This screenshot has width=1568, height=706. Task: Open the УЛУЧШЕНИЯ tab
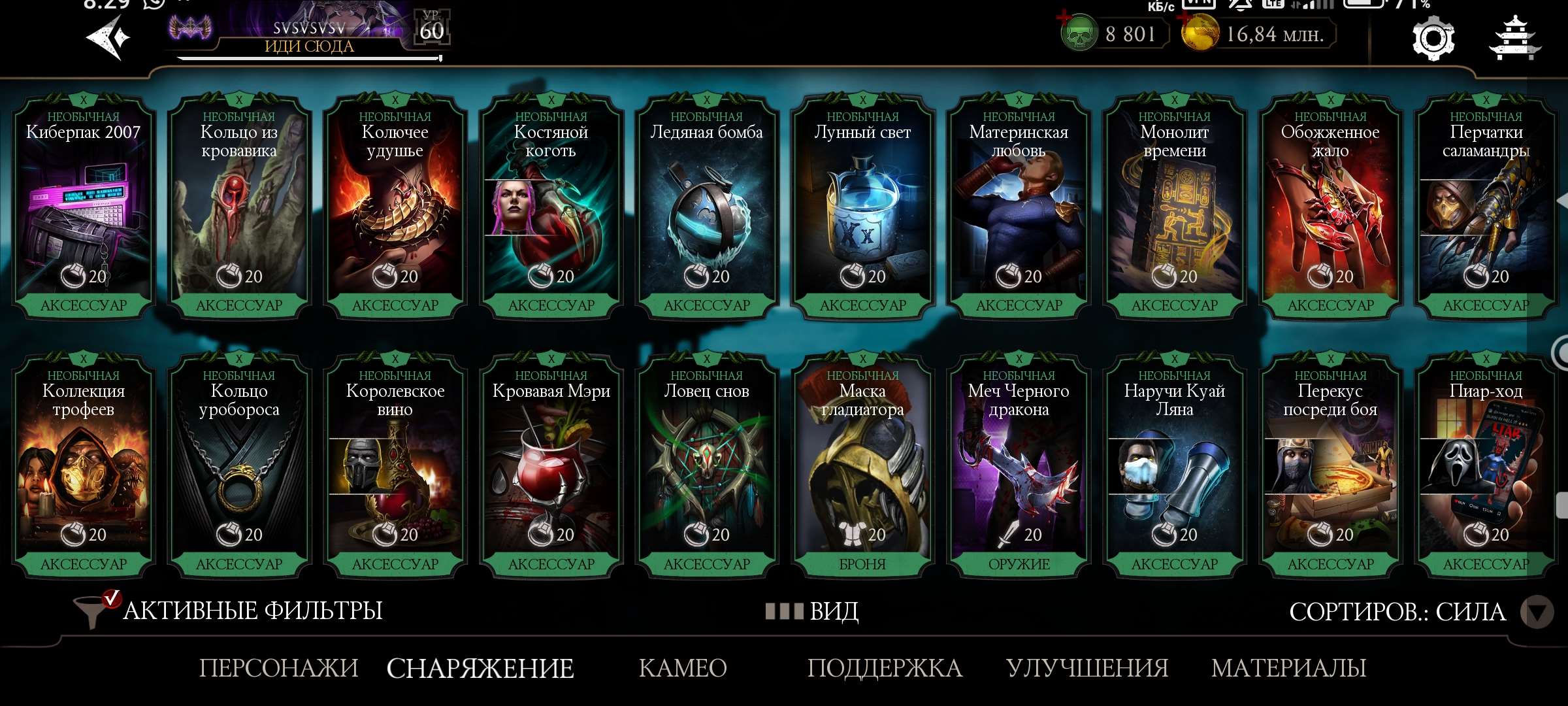(x=1087, y=668)
